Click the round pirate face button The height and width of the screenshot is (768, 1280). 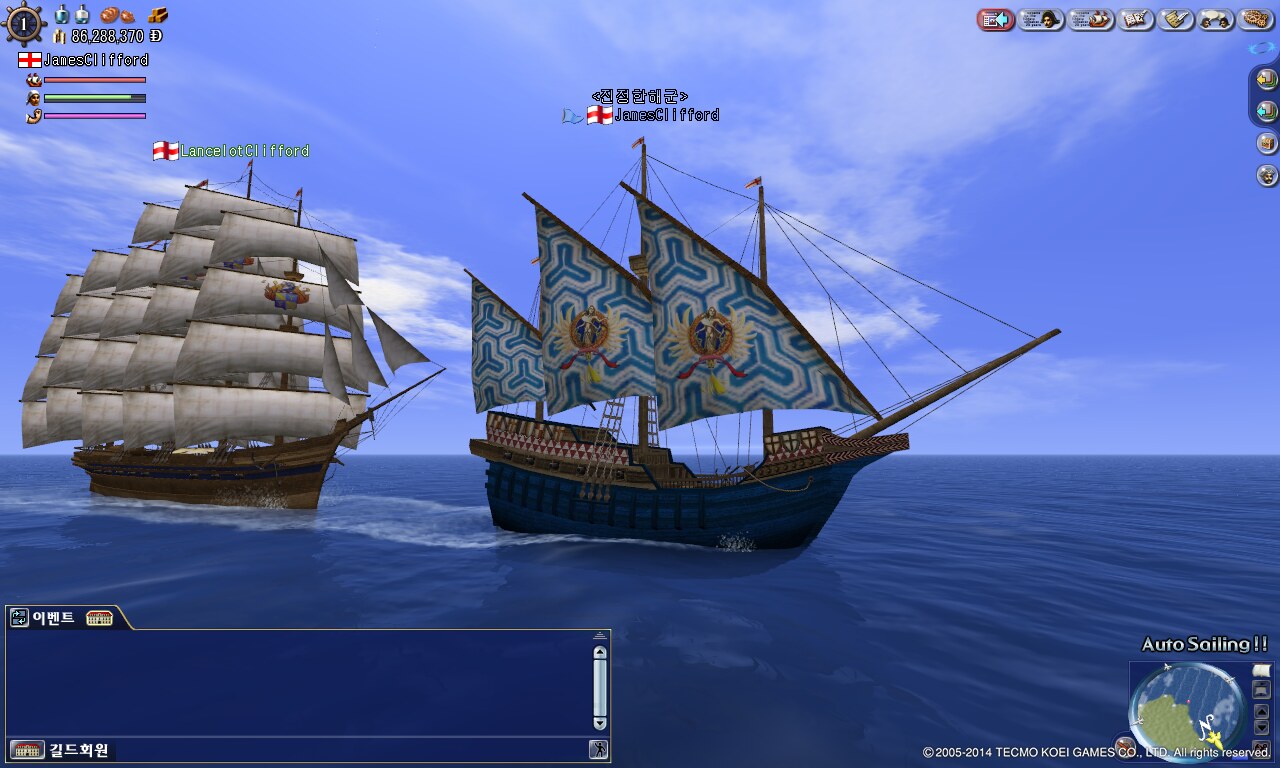(x=1267, y=176)
